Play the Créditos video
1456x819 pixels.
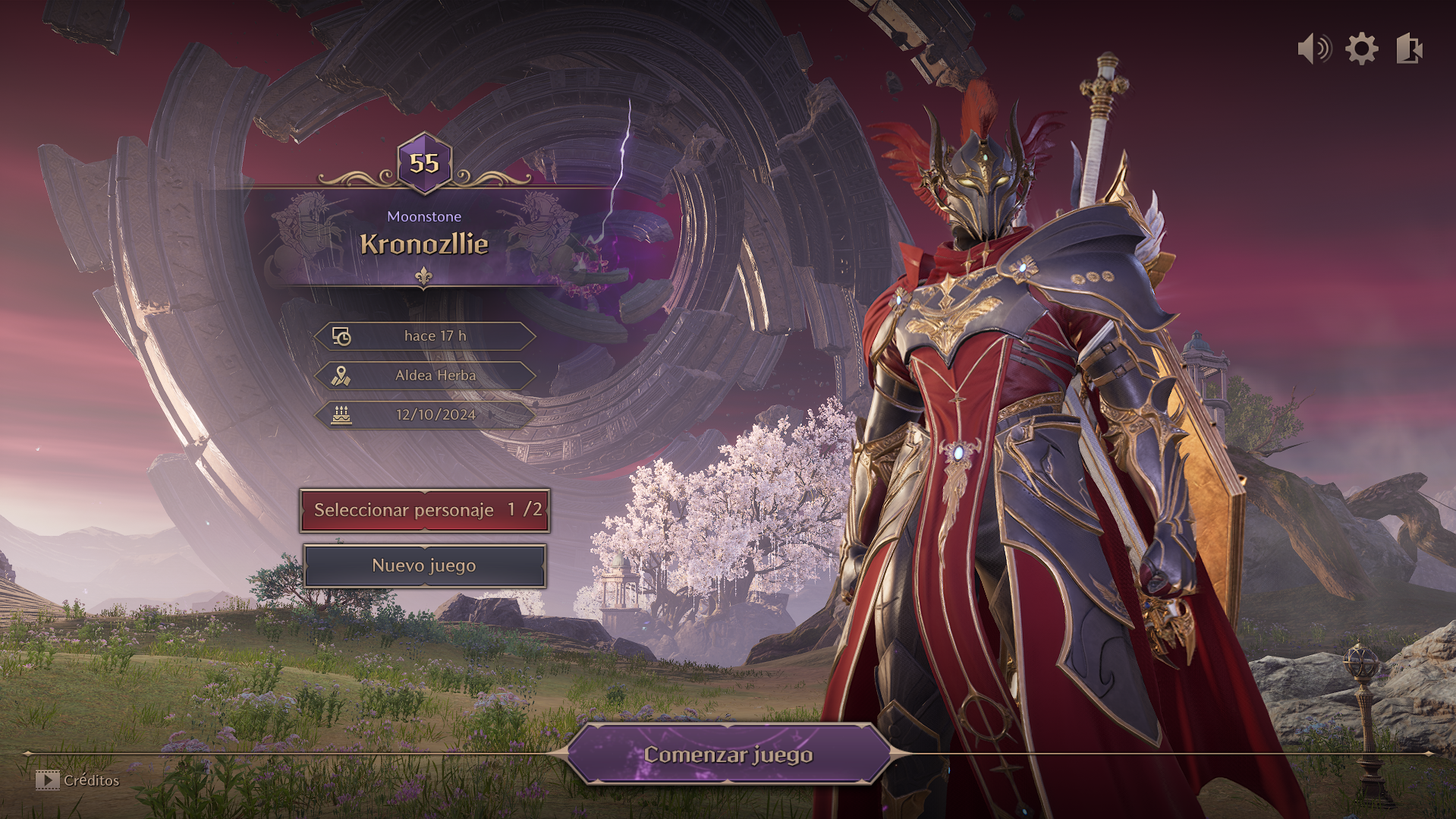[x=77, y=780]
